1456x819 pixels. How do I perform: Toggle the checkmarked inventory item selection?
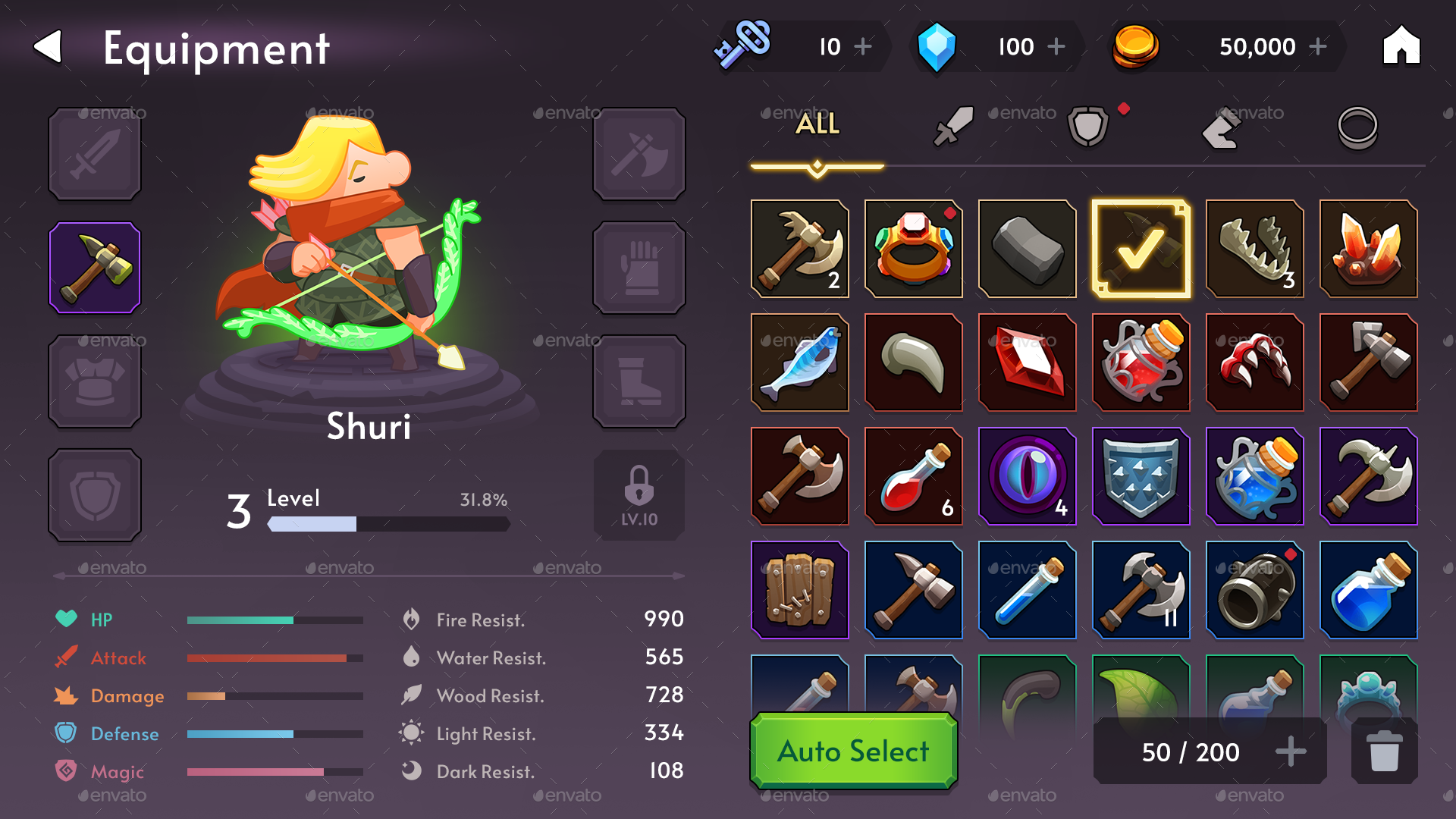click(x=1141, y=249)
